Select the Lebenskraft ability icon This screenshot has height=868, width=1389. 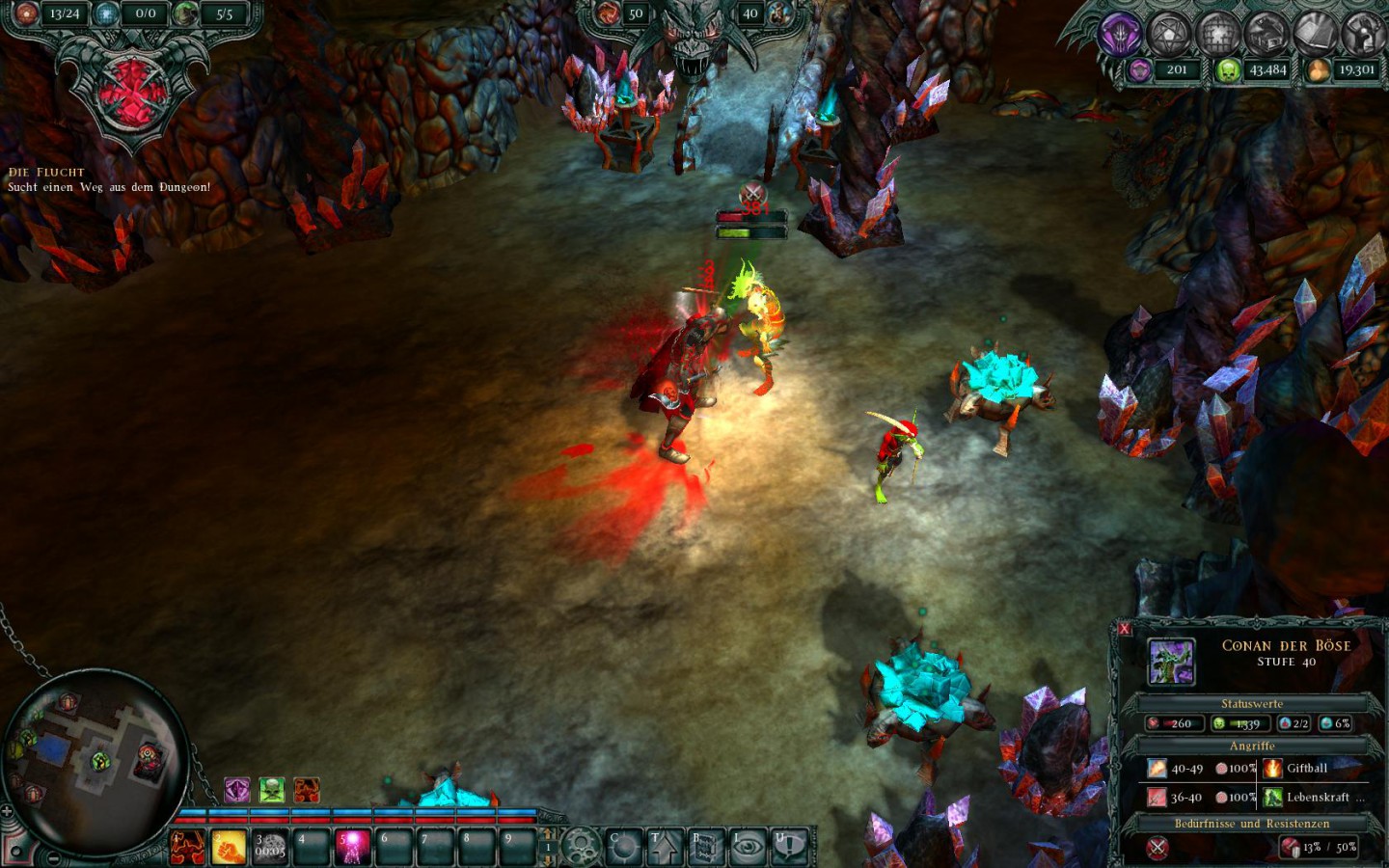(x=1272, y=797)
